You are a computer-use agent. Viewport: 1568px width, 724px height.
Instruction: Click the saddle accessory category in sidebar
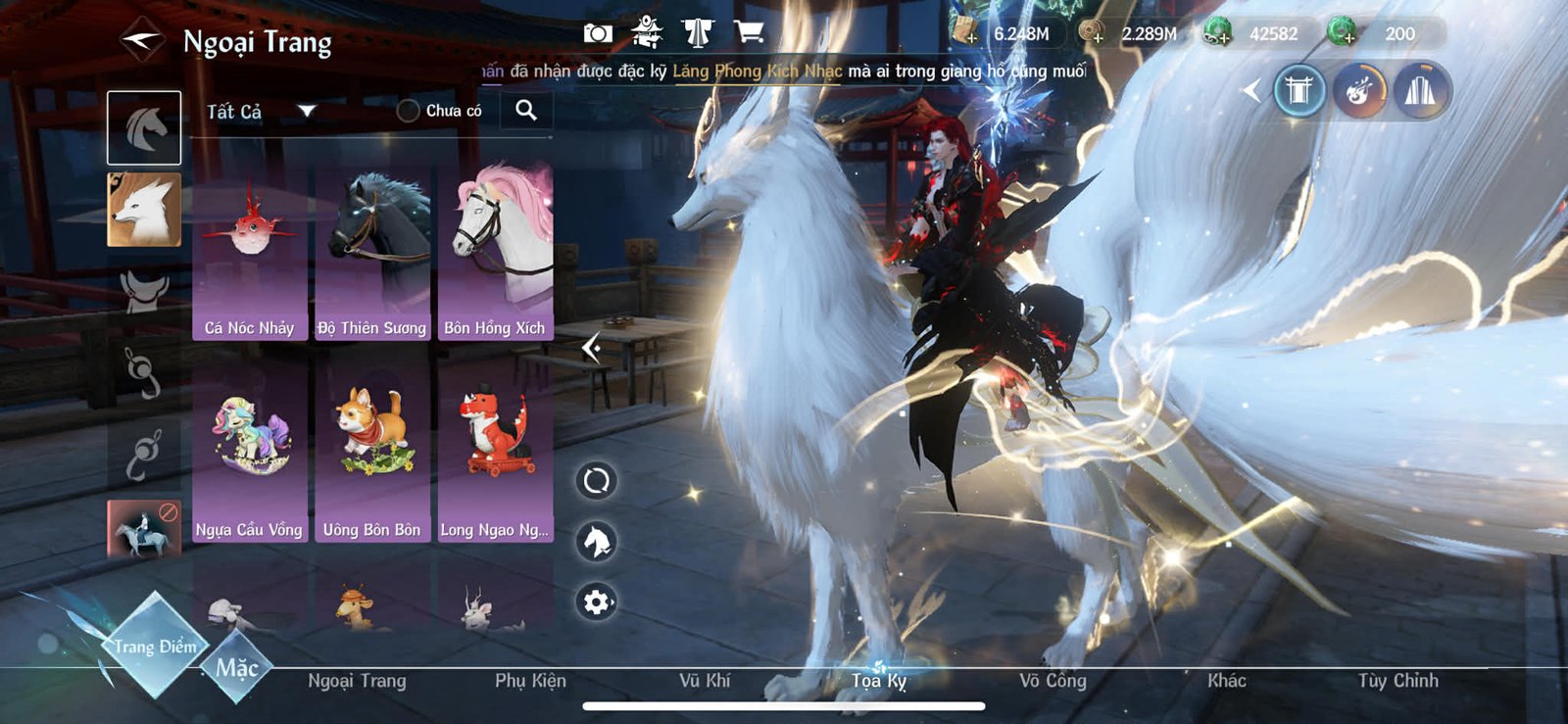click(144, 289)
